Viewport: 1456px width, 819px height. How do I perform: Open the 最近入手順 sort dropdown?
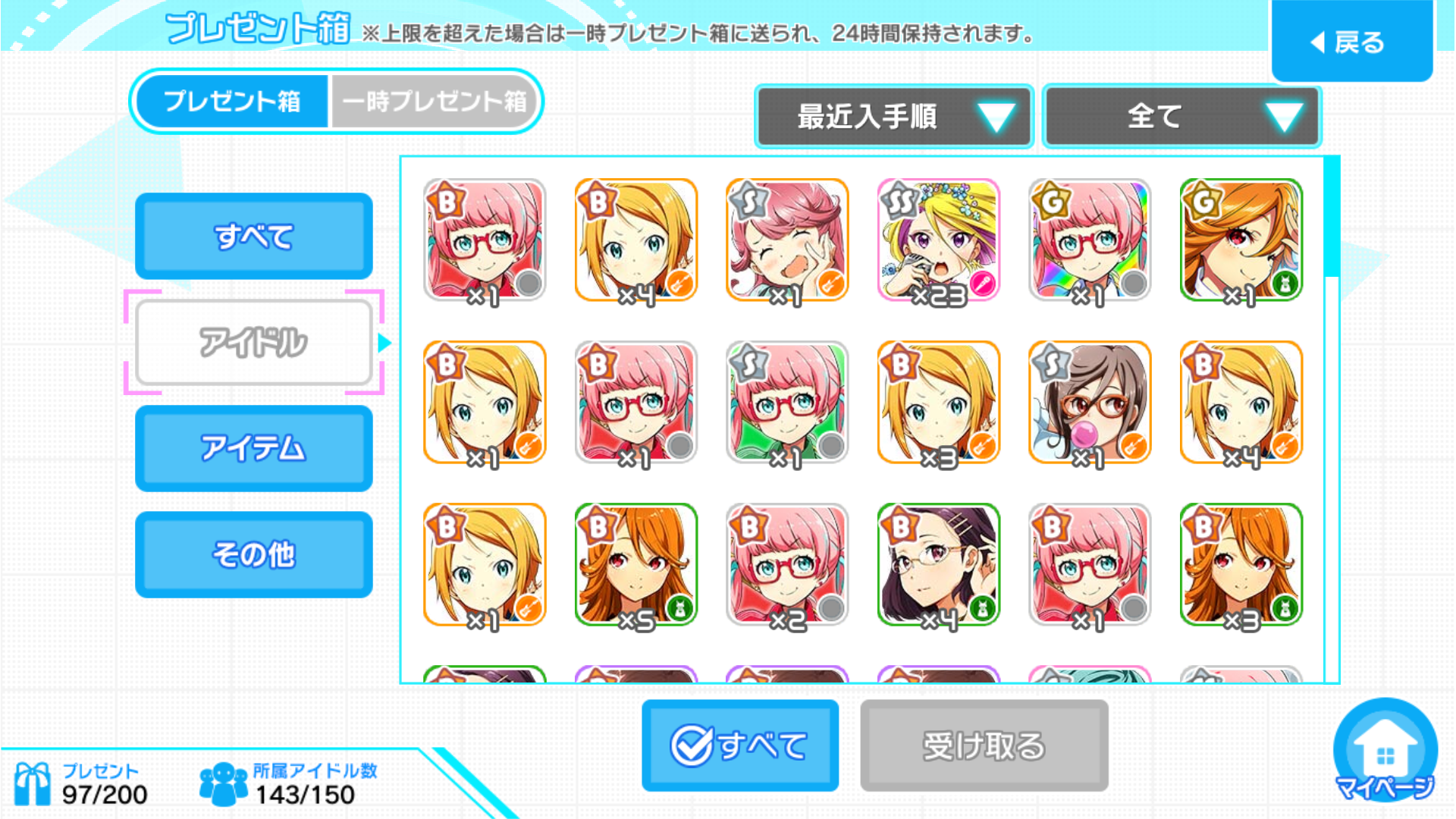coord(894,117)
